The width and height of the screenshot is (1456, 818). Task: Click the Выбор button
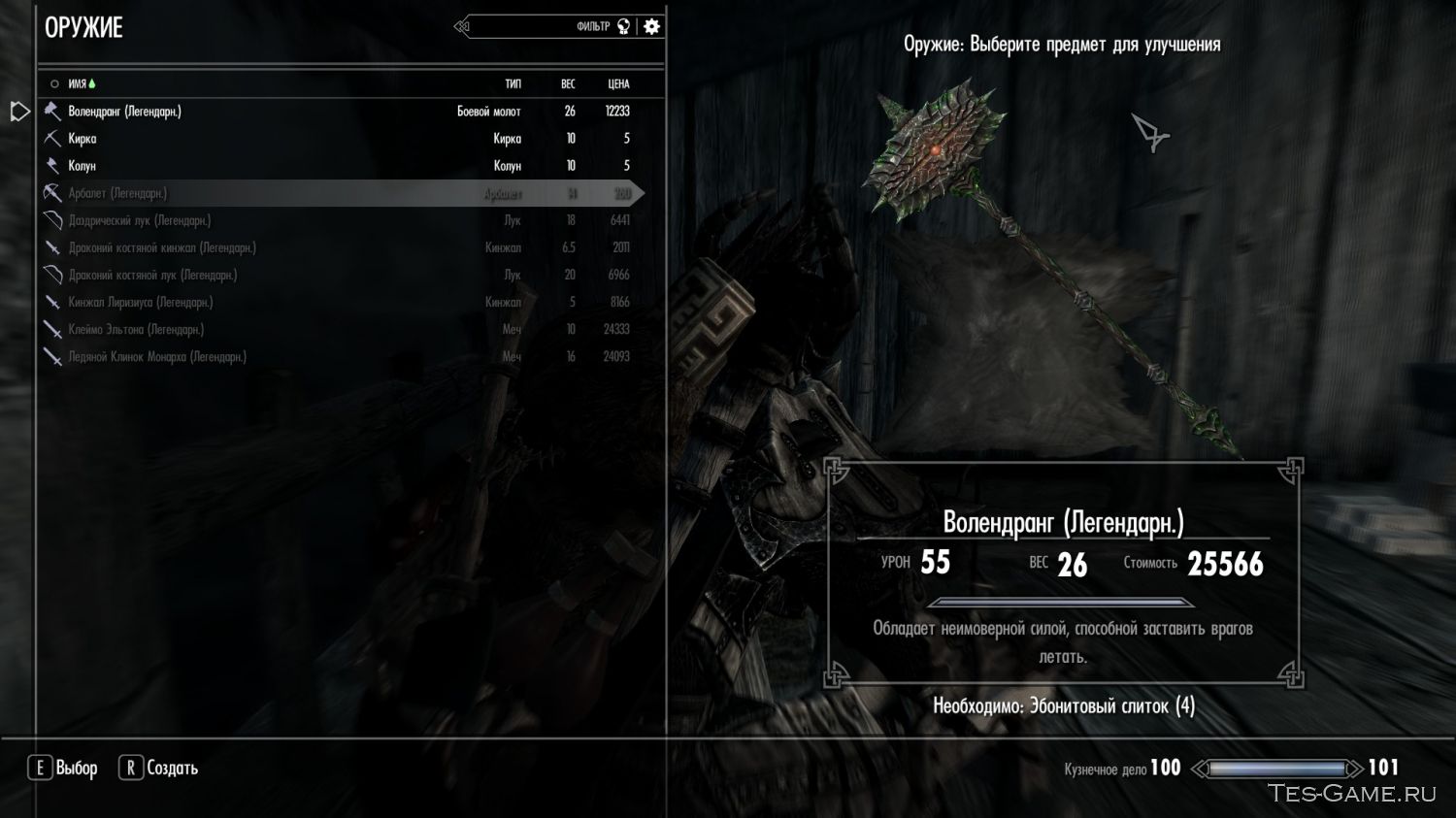click(64, 768)
